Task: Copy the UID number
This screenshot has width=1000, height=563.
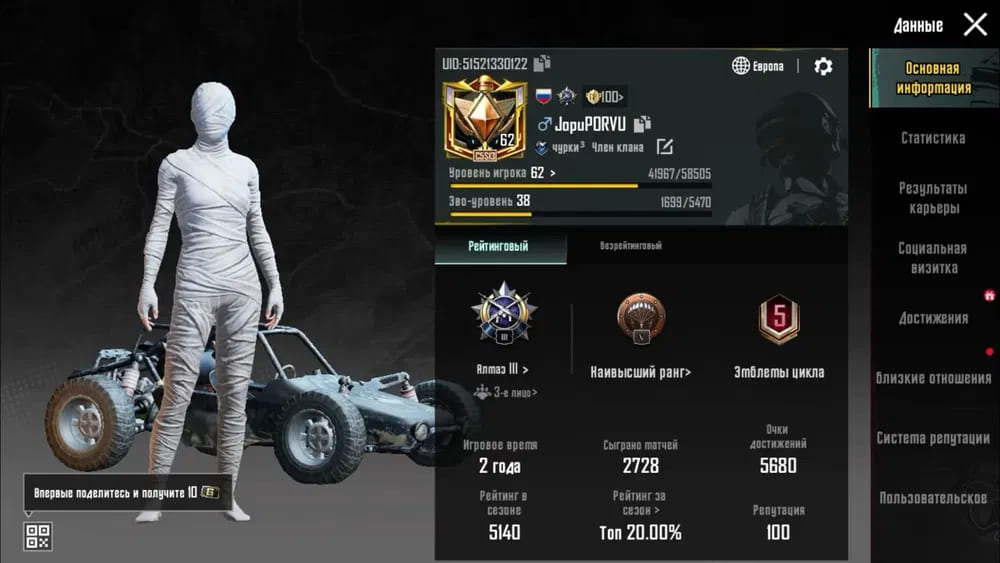Action: click(542, 64)
